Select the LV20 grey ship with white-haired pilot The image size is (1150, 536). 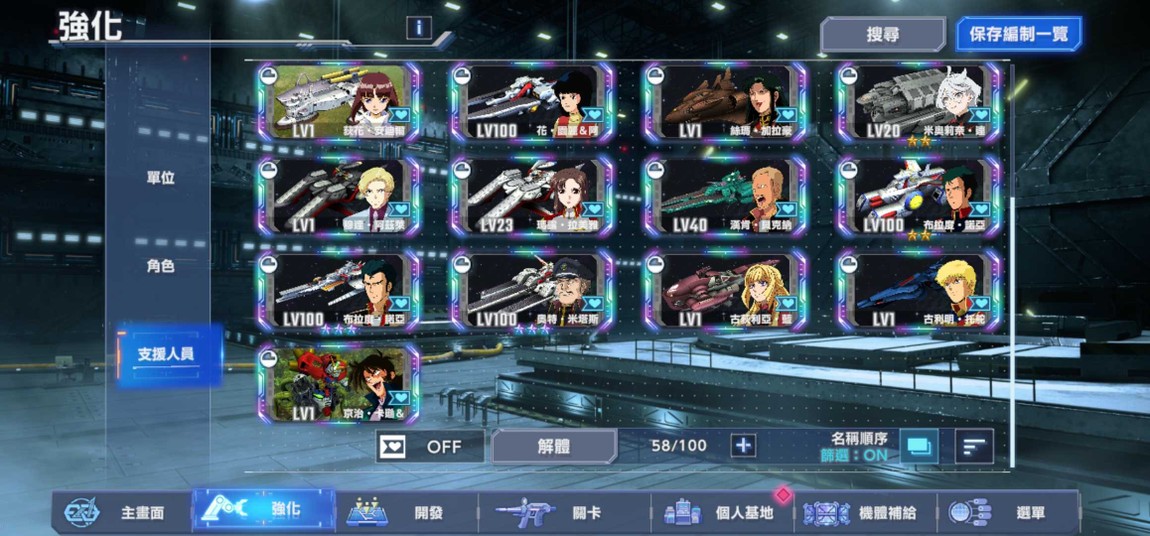[x=918, y=103]
